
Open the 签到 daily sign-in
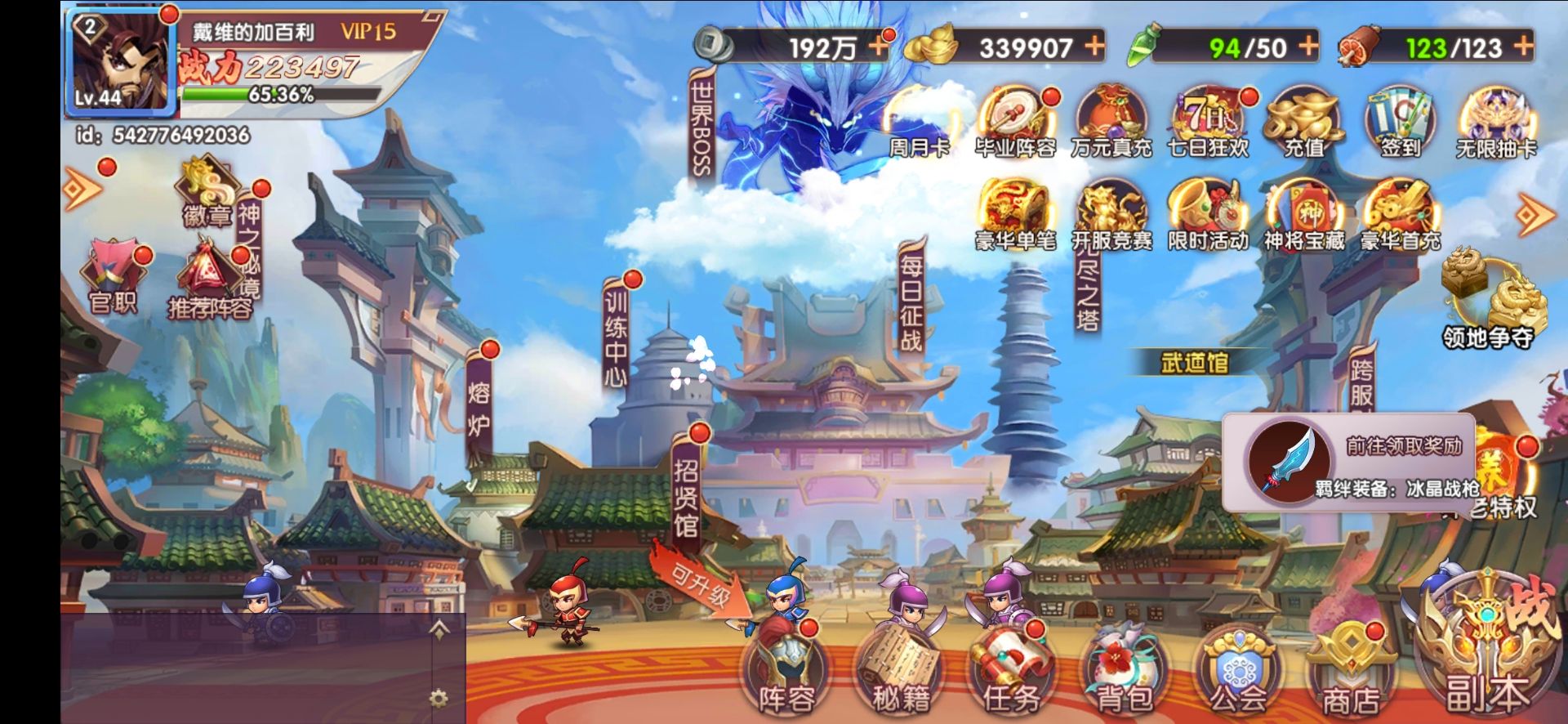(x=1400, y=123)
